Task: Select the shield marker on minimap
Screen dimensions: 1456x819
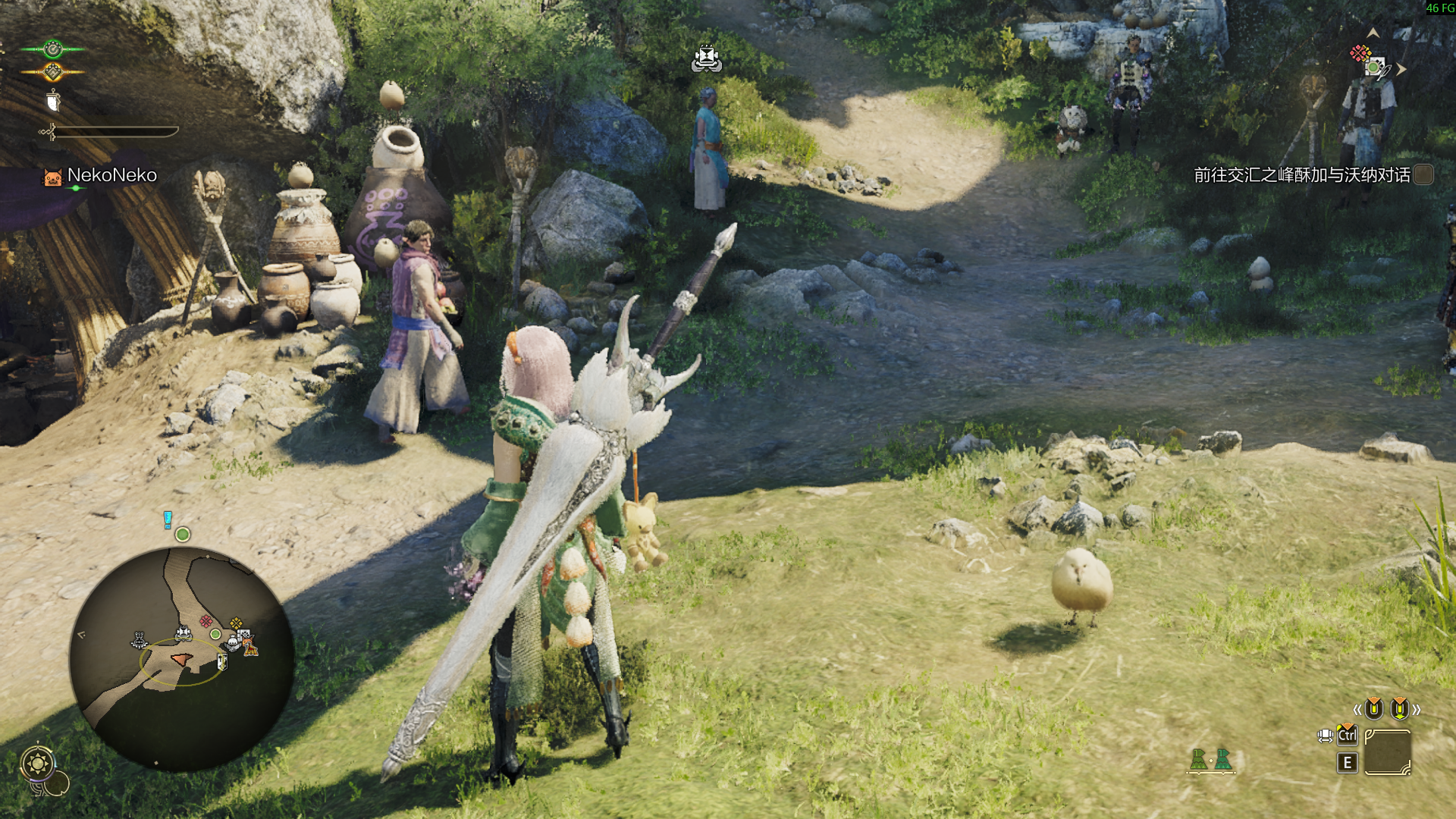Action: click(221, 662)
